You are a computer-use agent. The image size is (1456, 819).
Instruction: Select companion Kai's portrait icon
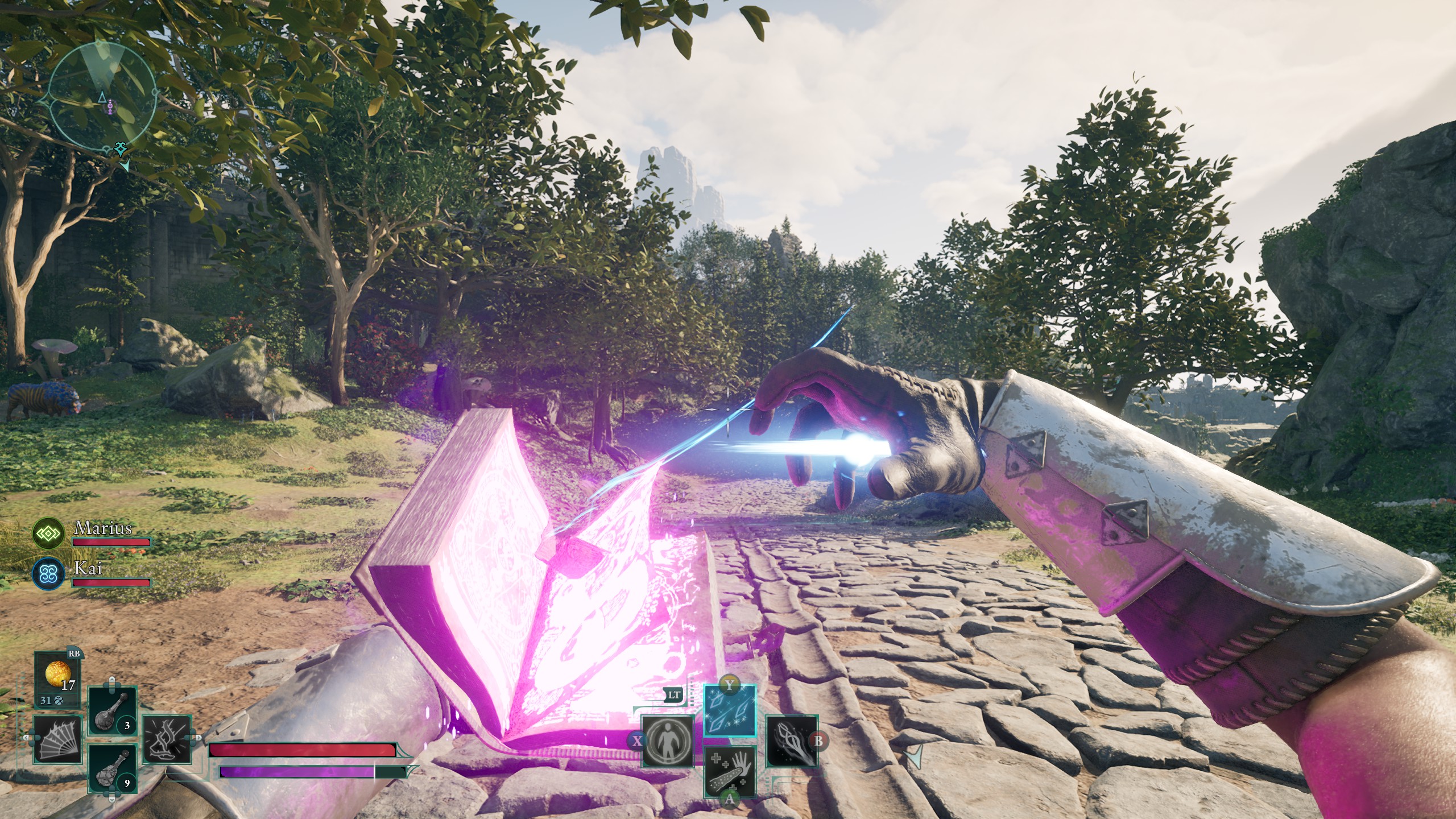[48, 573]
